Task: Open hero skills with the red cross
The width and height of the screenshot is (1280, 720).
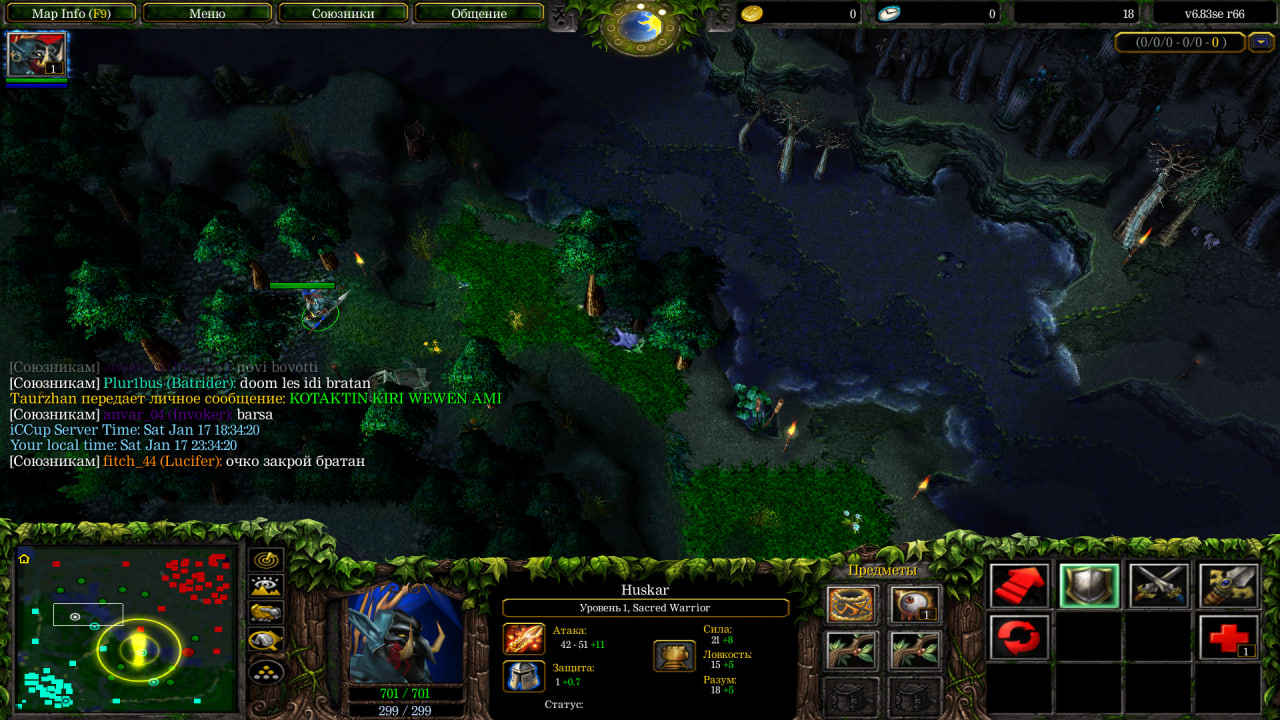Action: (1228, 637)
